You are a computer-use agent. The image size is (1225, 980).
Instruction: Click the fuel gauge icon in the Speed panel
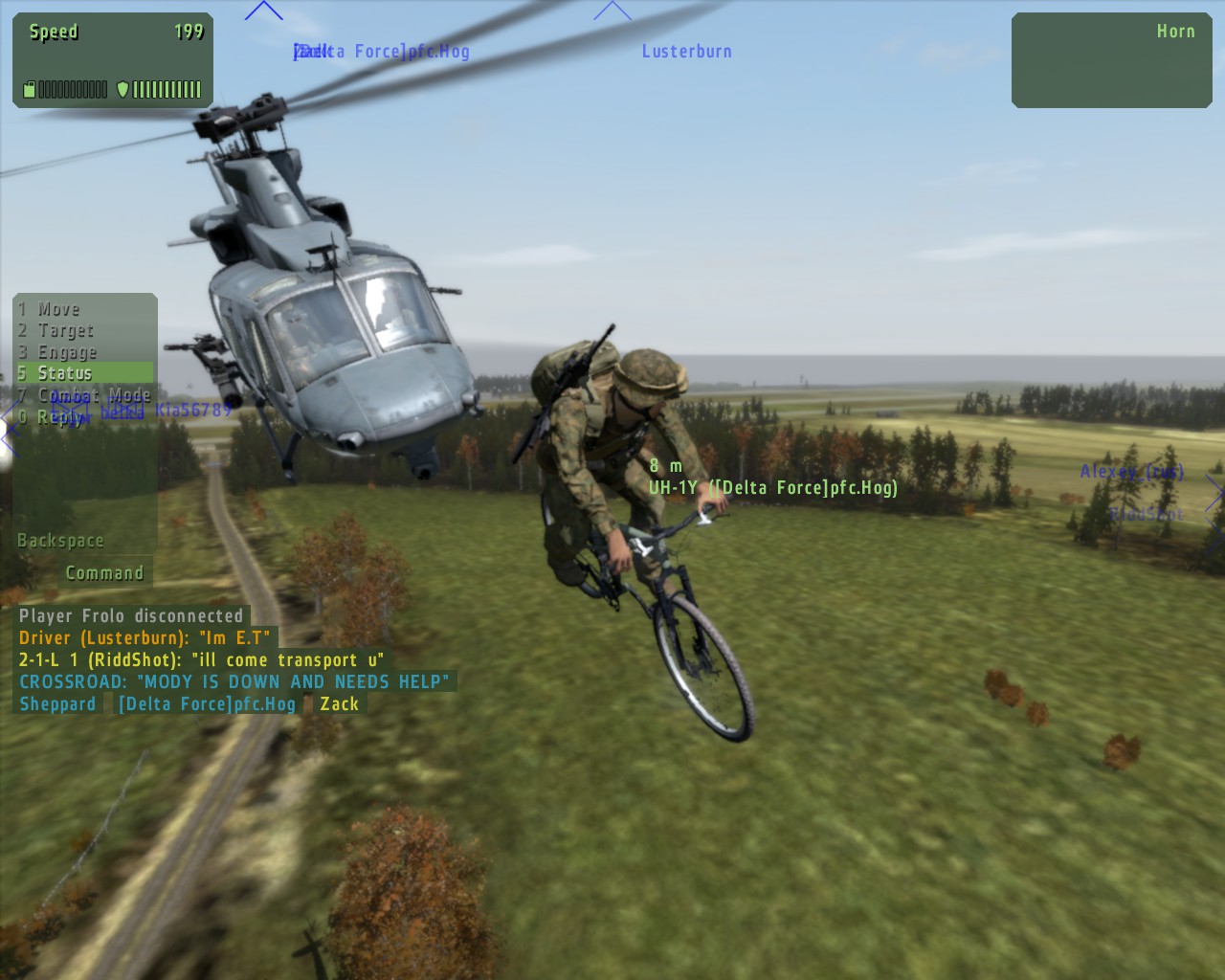[x=30, y=88]
